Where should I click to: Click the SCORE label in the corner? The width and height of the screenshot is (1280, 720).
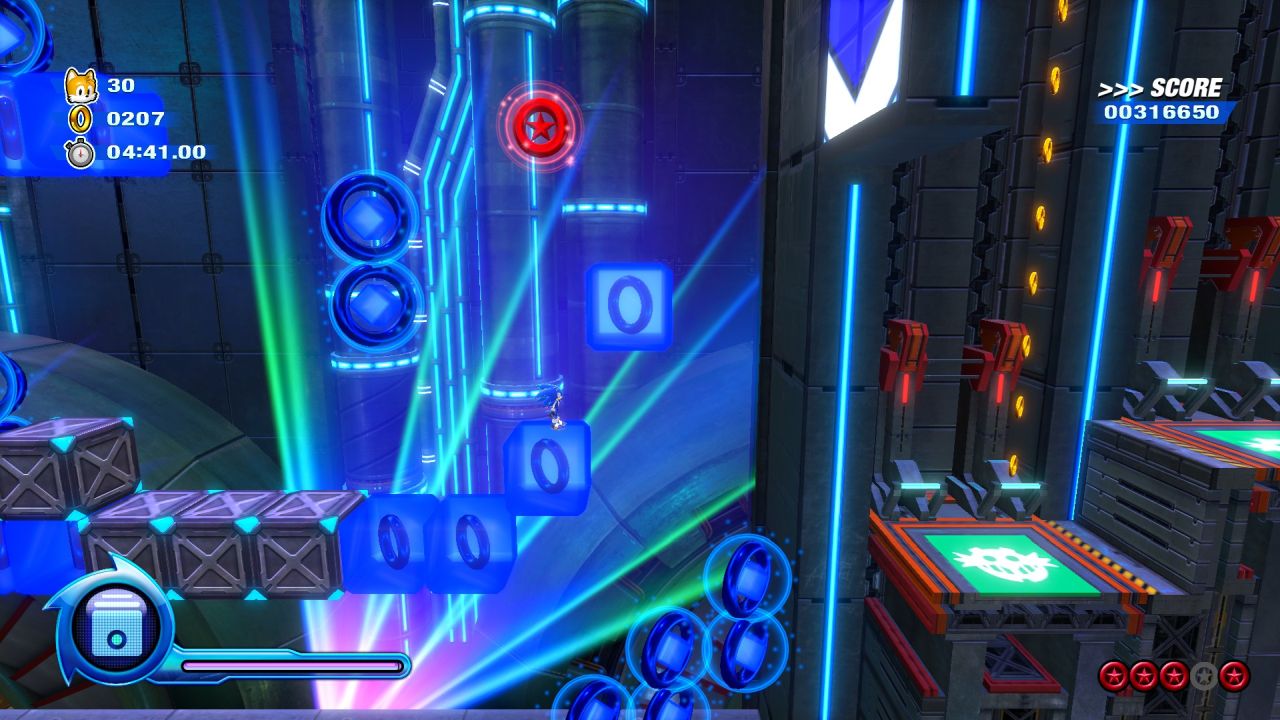pos(1186,87)
